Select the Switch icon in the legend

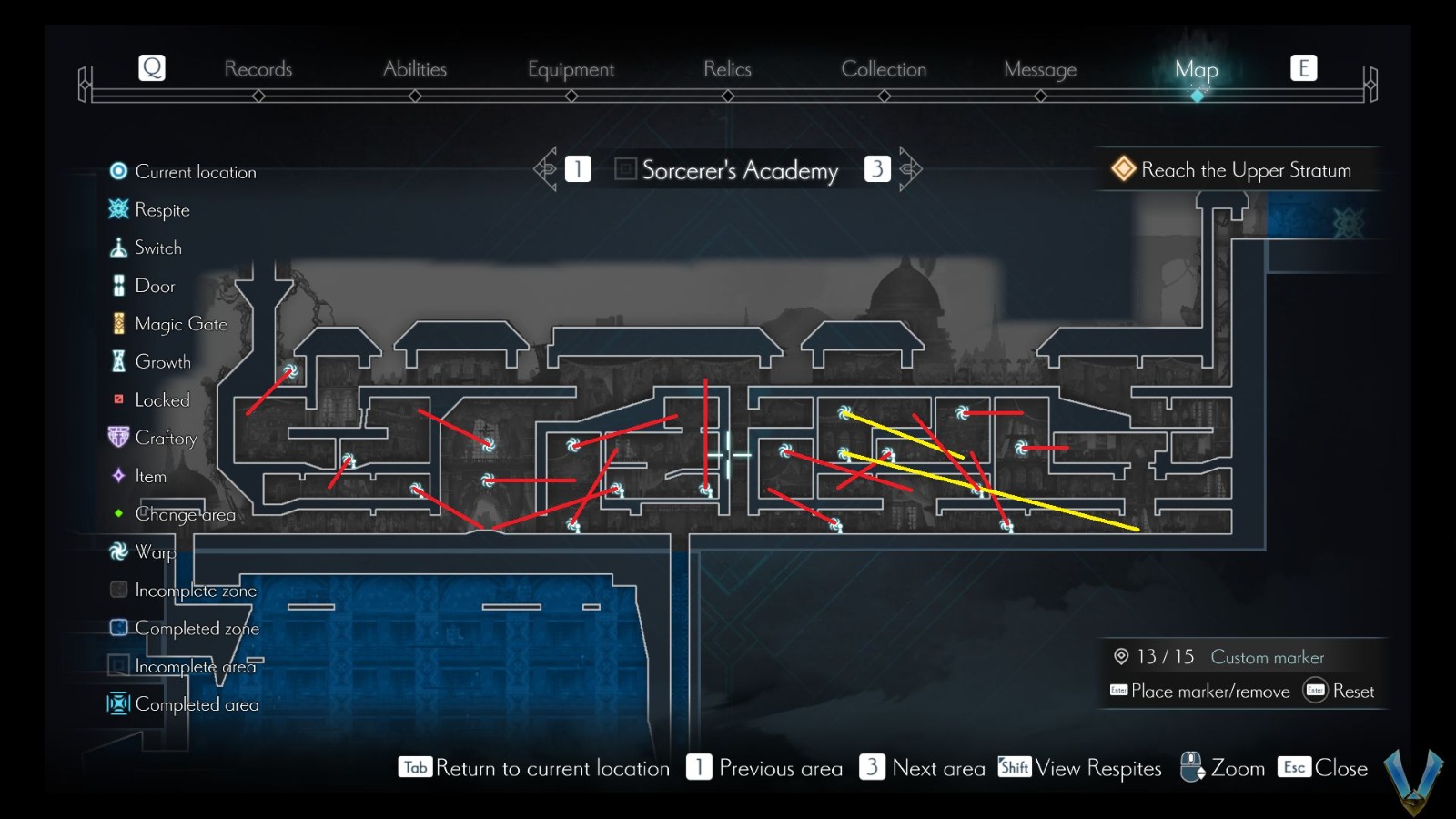pyautogui.click(x=117, y=247)
